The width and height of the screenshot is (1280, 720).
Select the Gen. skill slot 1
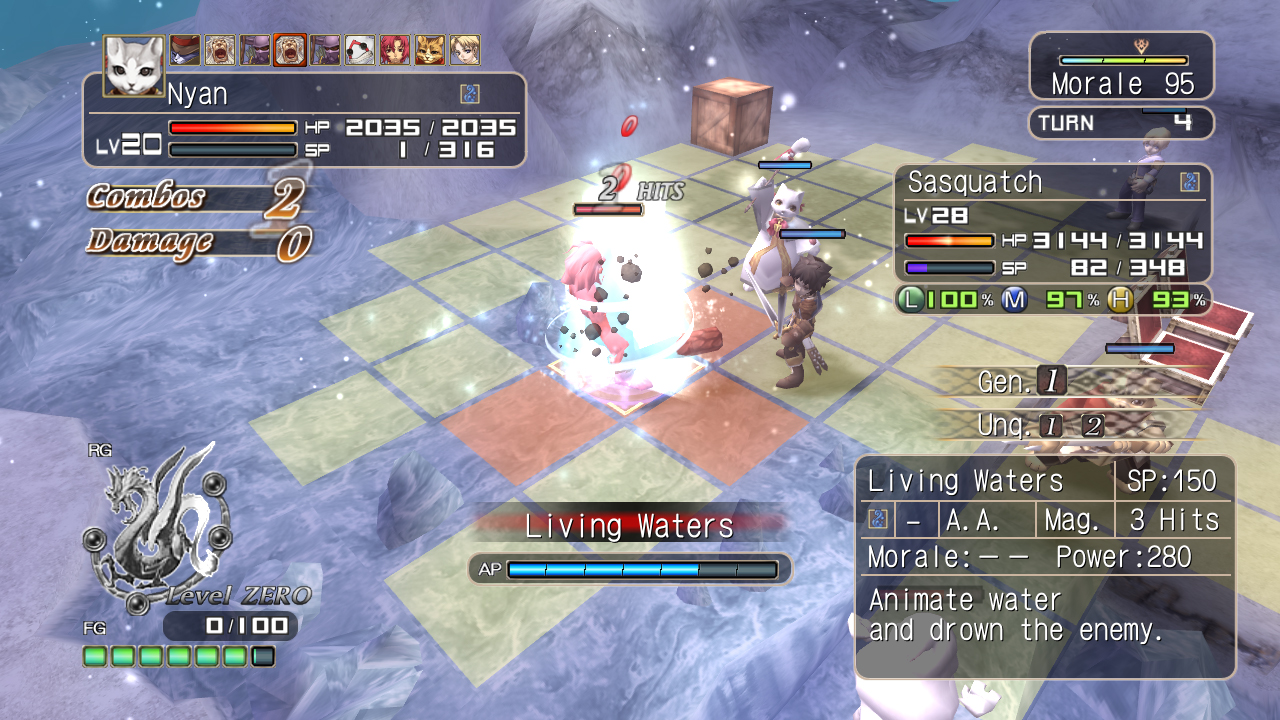(x=1052, y=380)
